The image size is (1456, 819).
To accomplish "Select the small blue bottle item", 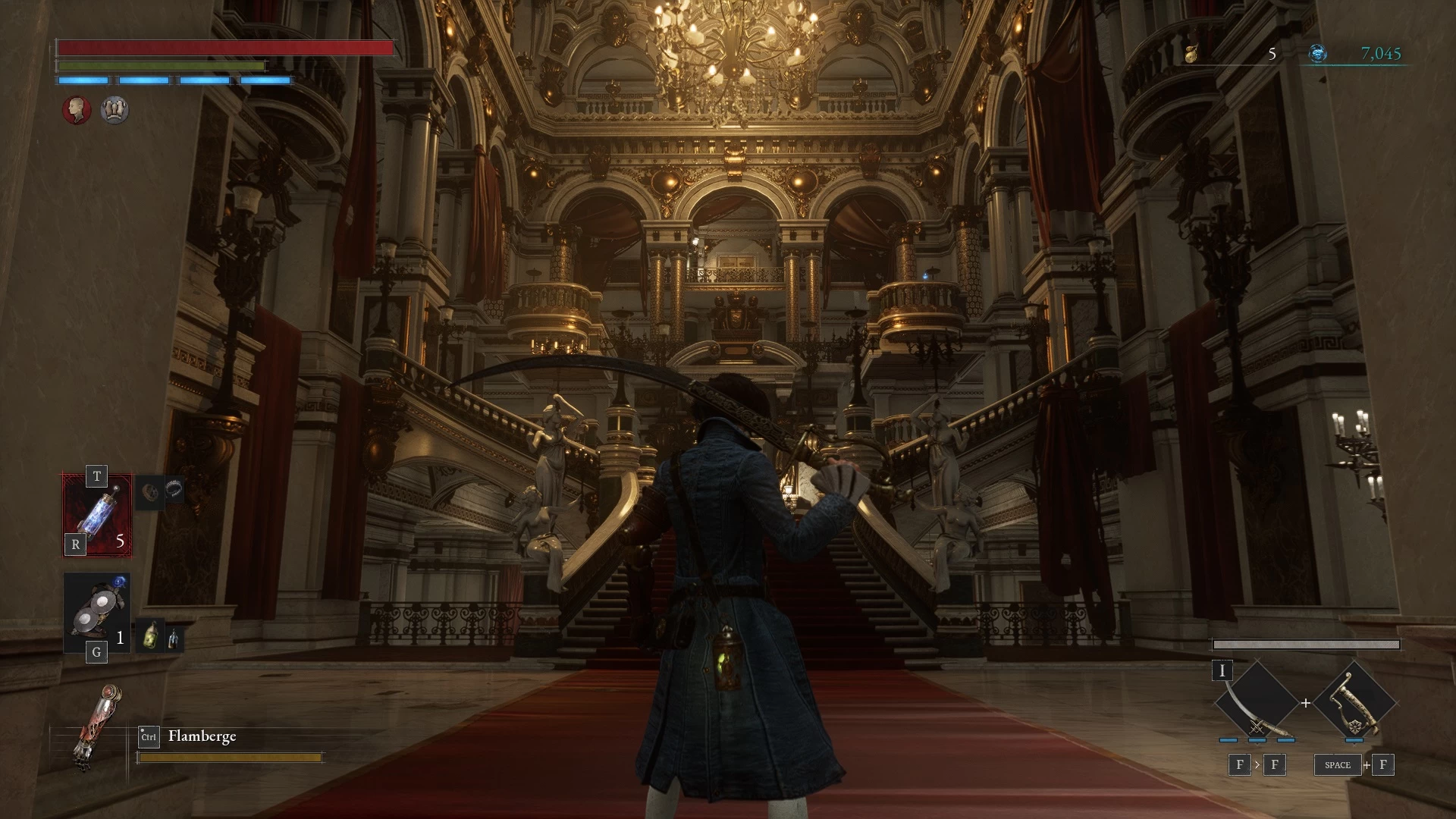I will pyautogui.click(x=174, y=639).
